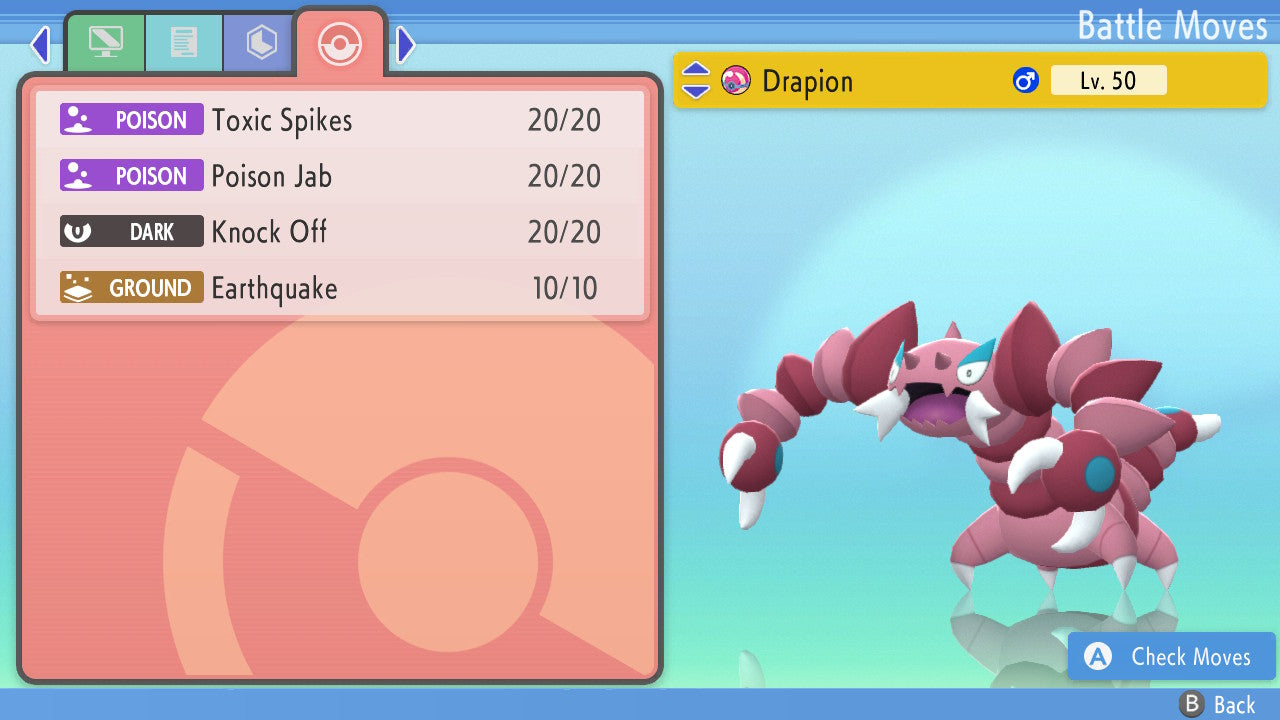Image resolution: width=1280 pixels, height=720 pixels.
Task: Click the Poison type icon beside Toxic Spikes
Action: click(131, 119)
